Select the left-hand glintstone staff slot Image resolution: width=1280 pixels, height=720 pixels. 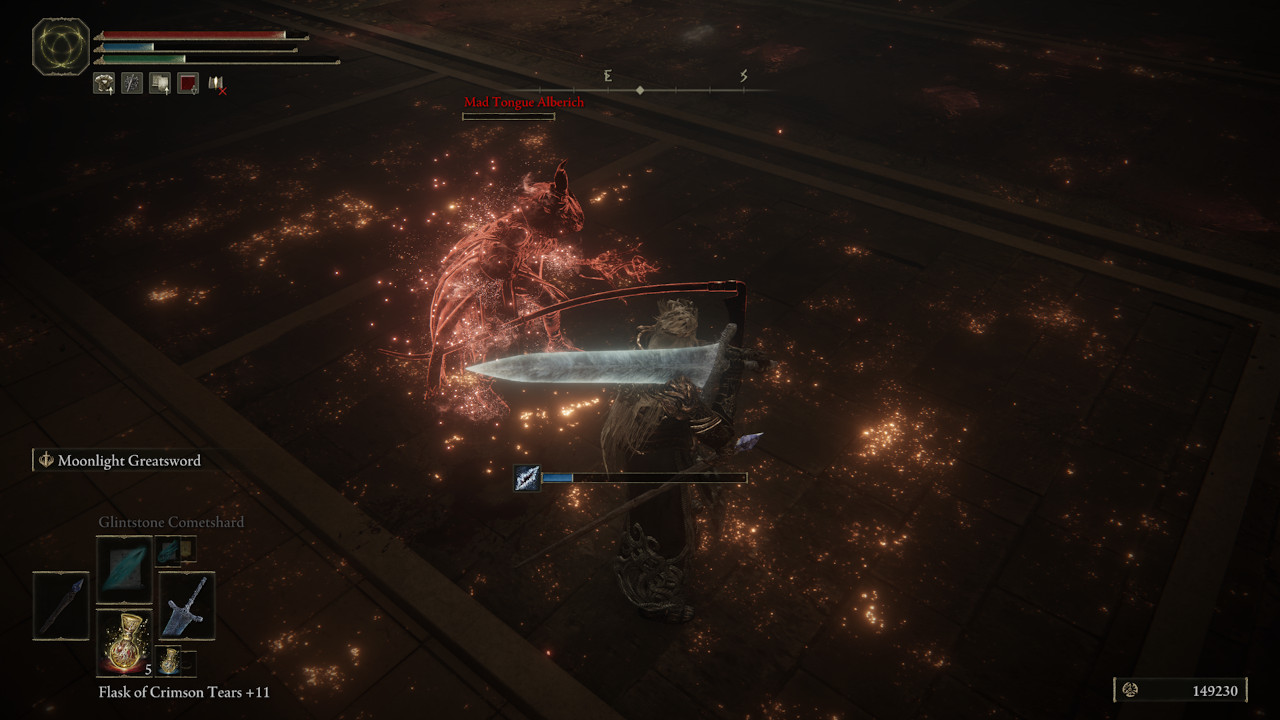click(61, 605)
